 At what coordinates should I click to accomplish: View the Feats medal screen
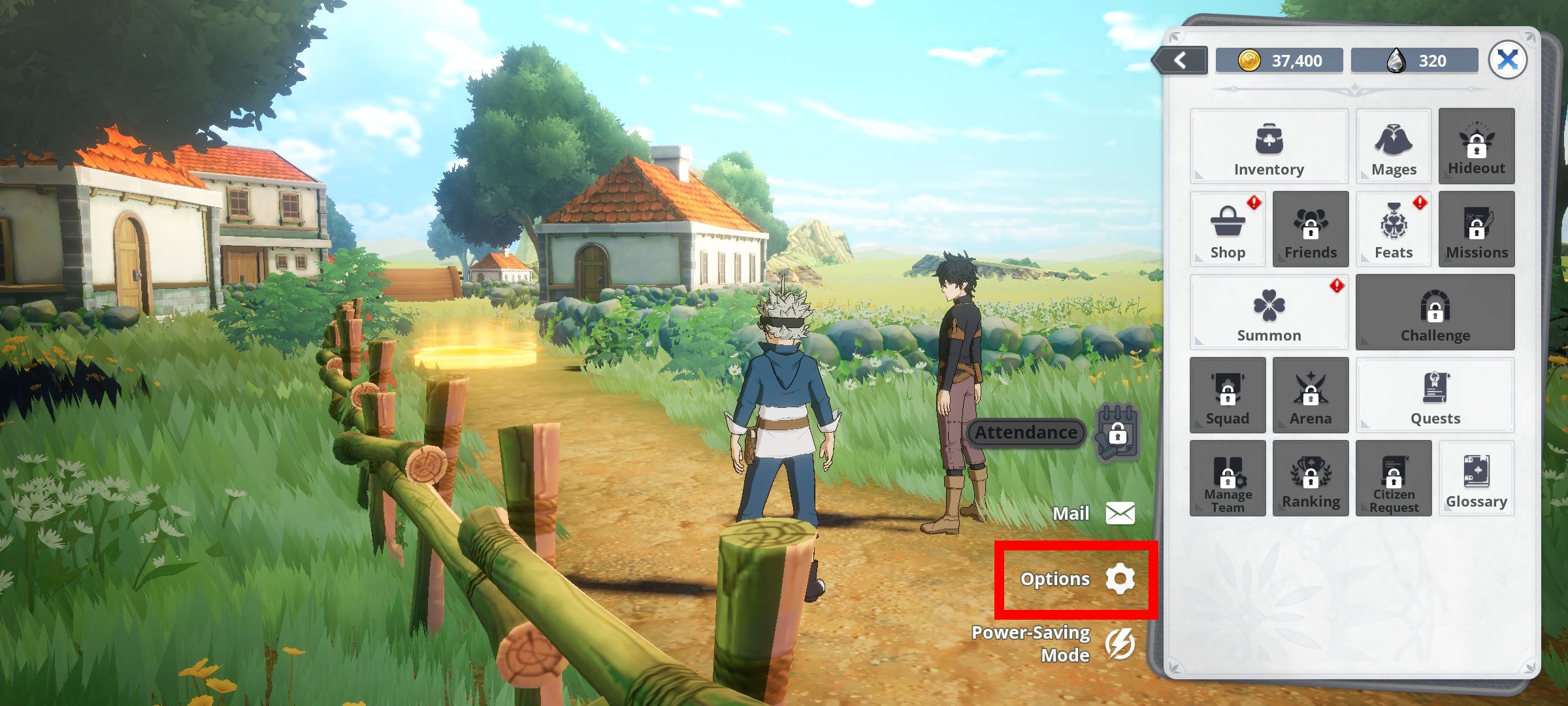[1394, 229]
